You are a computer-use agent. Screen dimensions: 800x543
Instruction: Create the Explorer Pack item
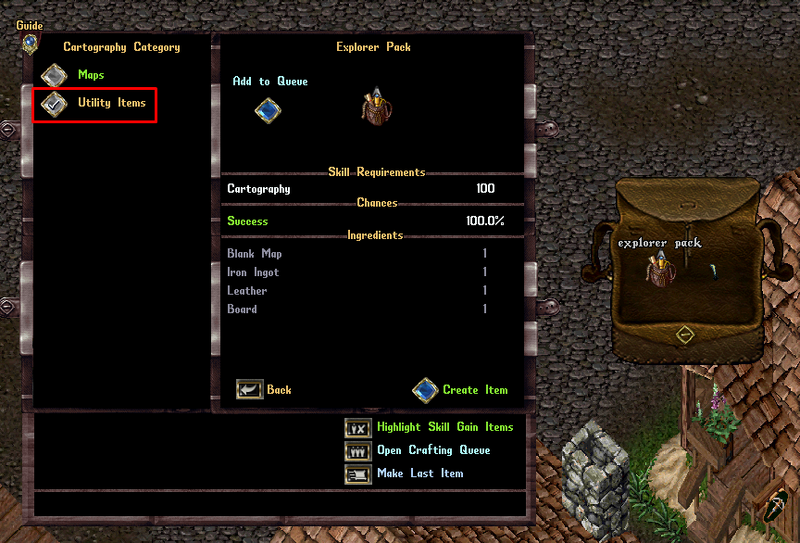tap(426, 390)
